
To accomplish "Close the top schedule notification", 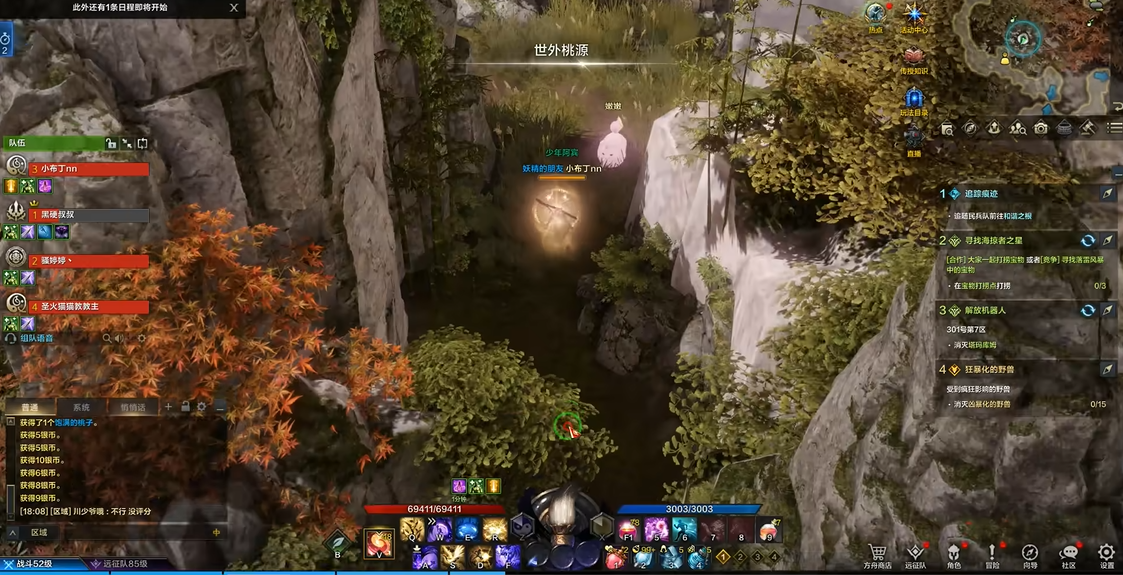I will 234,8.
